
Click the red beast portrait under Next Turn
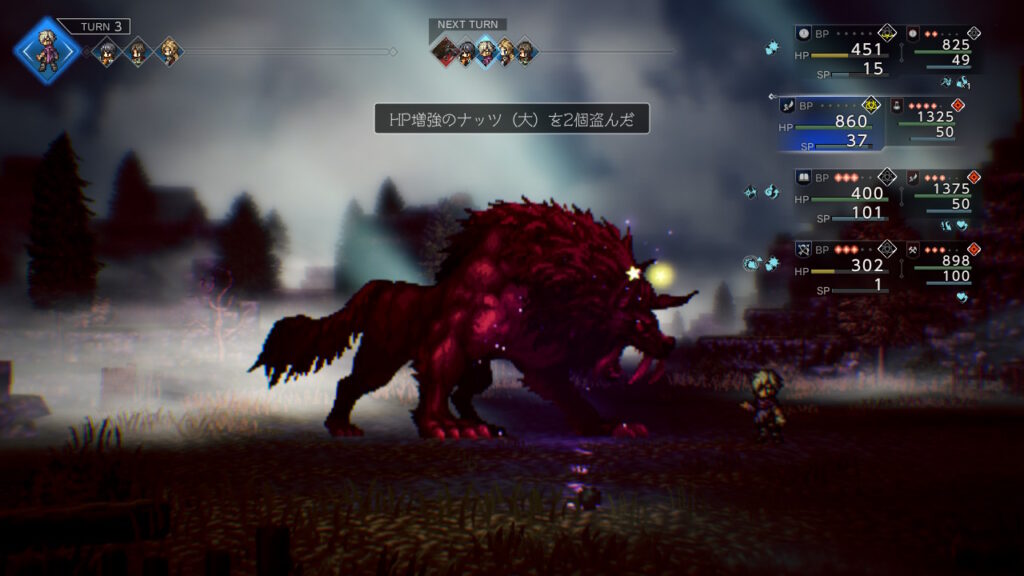(446, 51)
